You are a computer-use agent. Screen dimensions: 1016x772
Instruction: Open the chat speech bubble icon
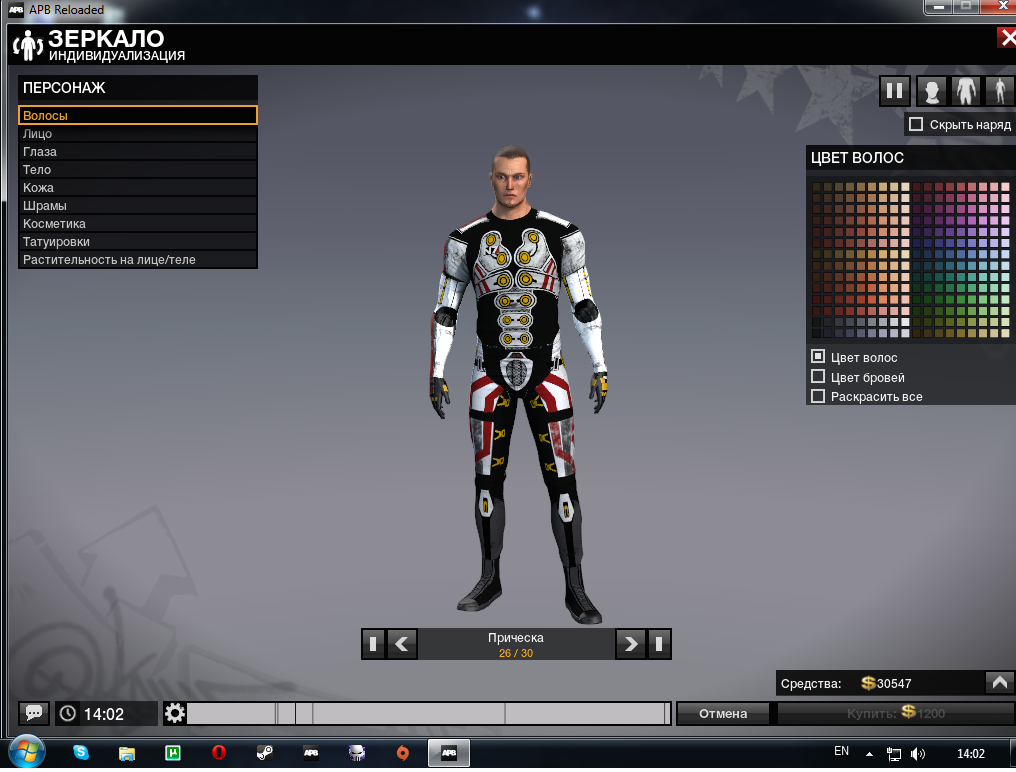click(33, 714)
